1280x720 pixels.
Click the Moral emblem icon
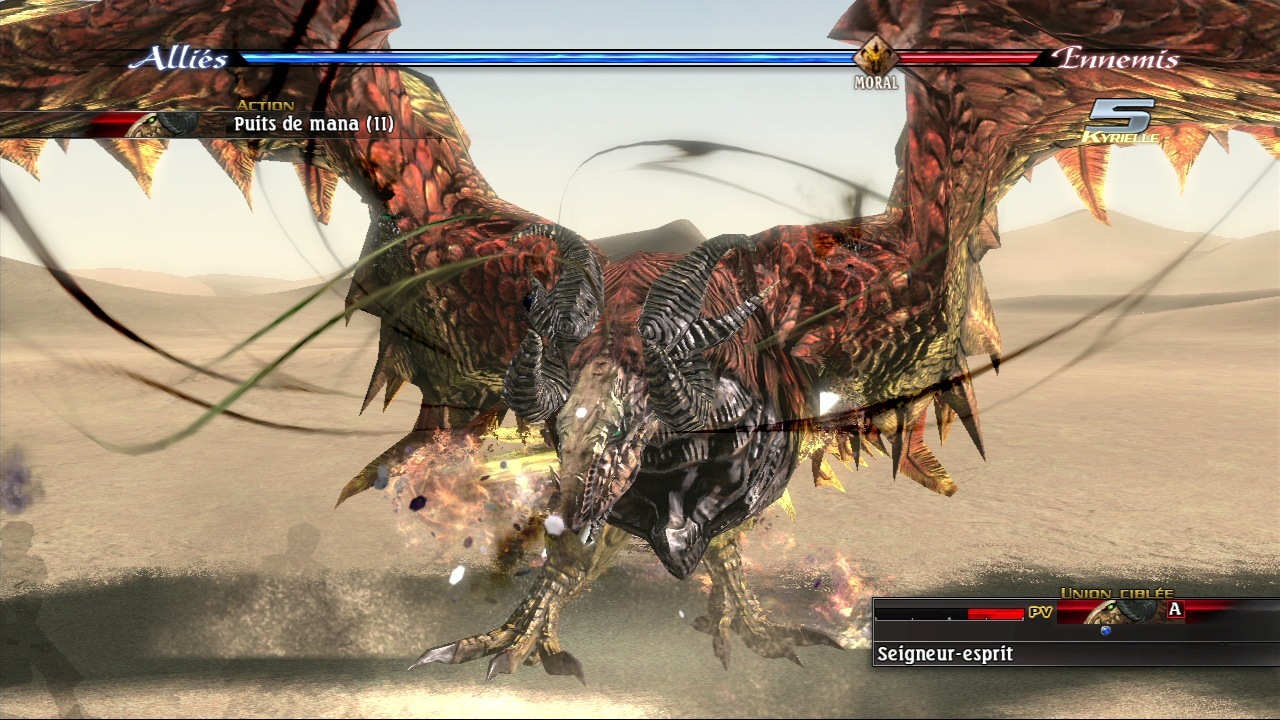(875, 57)
